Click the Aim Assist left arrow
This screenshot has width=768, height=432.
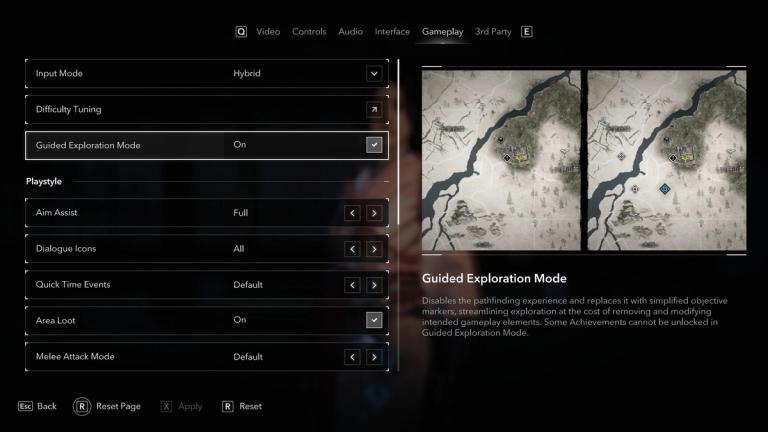(352, 213)
